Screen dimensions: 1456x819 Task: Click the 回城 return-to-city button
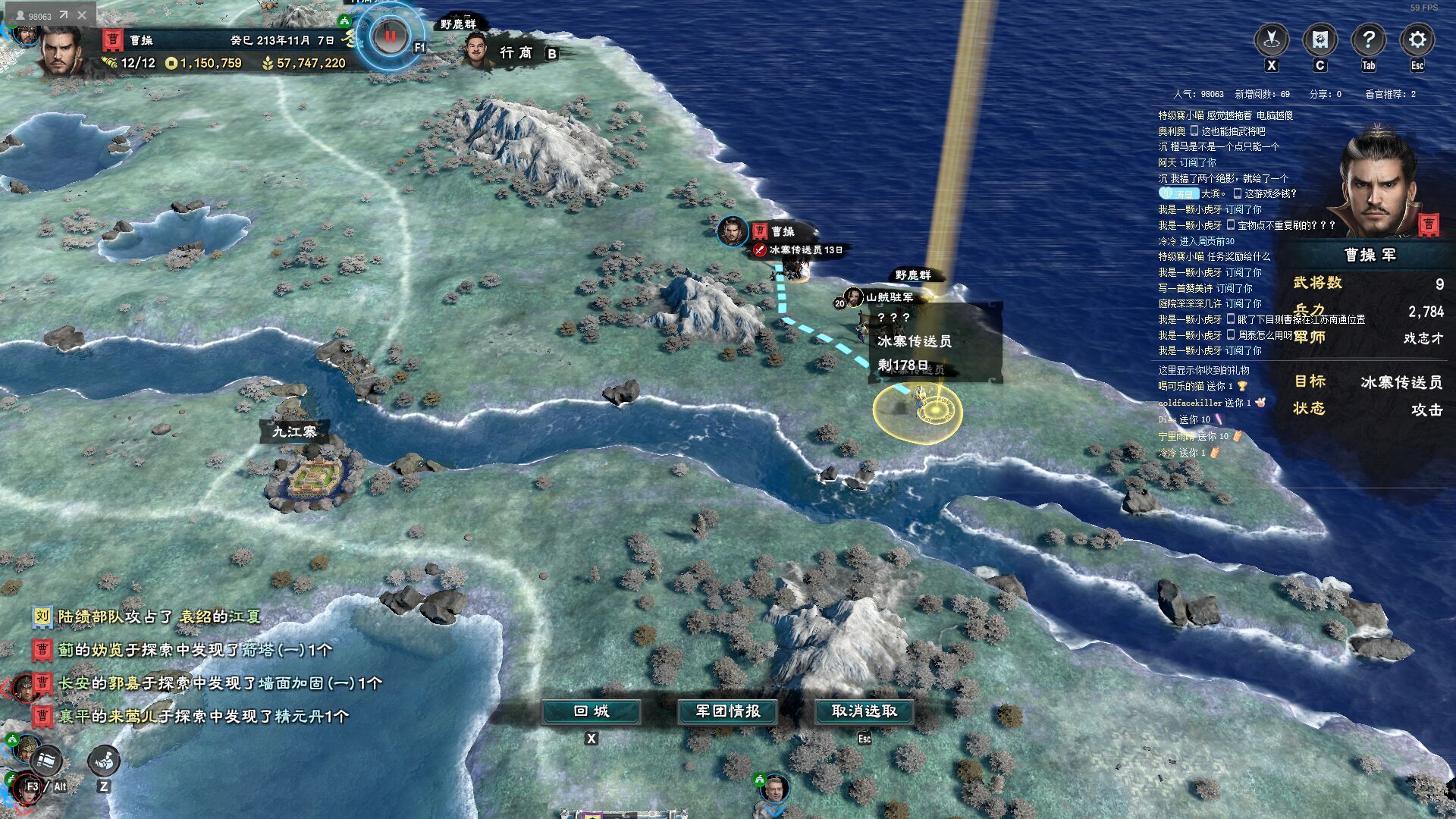coord(591,711)
